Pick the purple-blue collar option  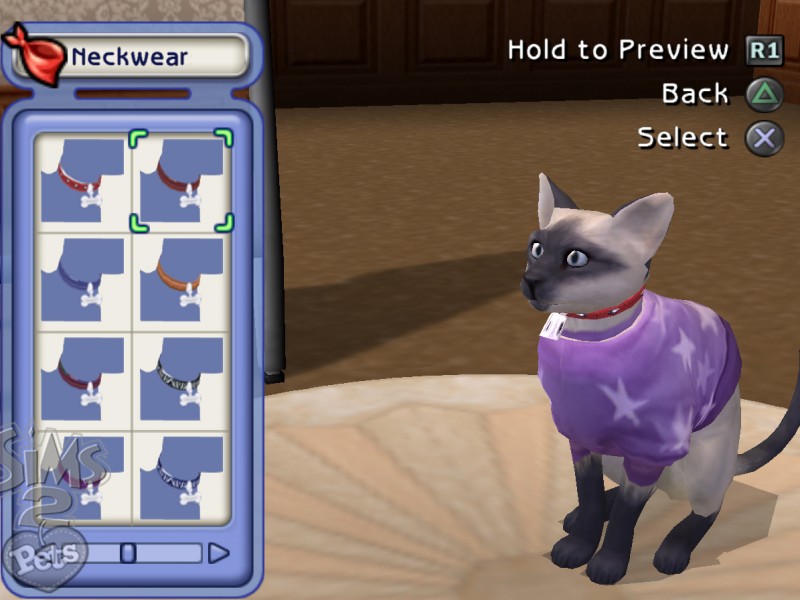click(x=83, y=280)
